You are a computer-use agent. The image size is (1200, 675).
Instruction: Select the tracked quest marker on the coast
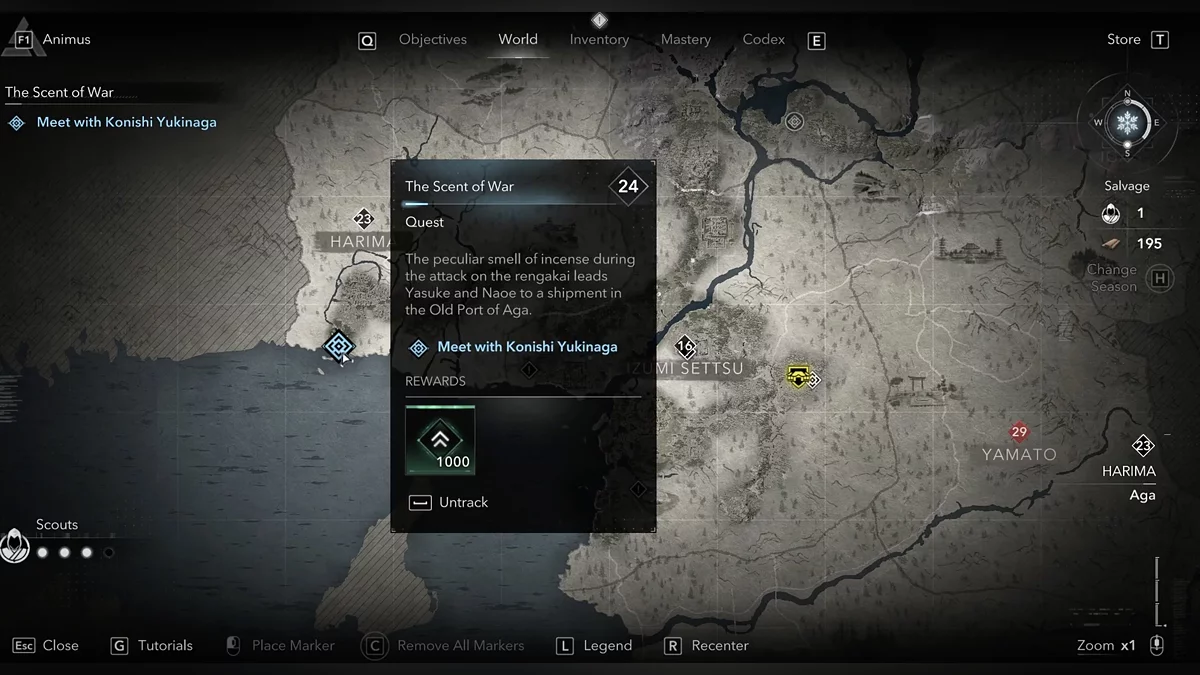point(339,346)
